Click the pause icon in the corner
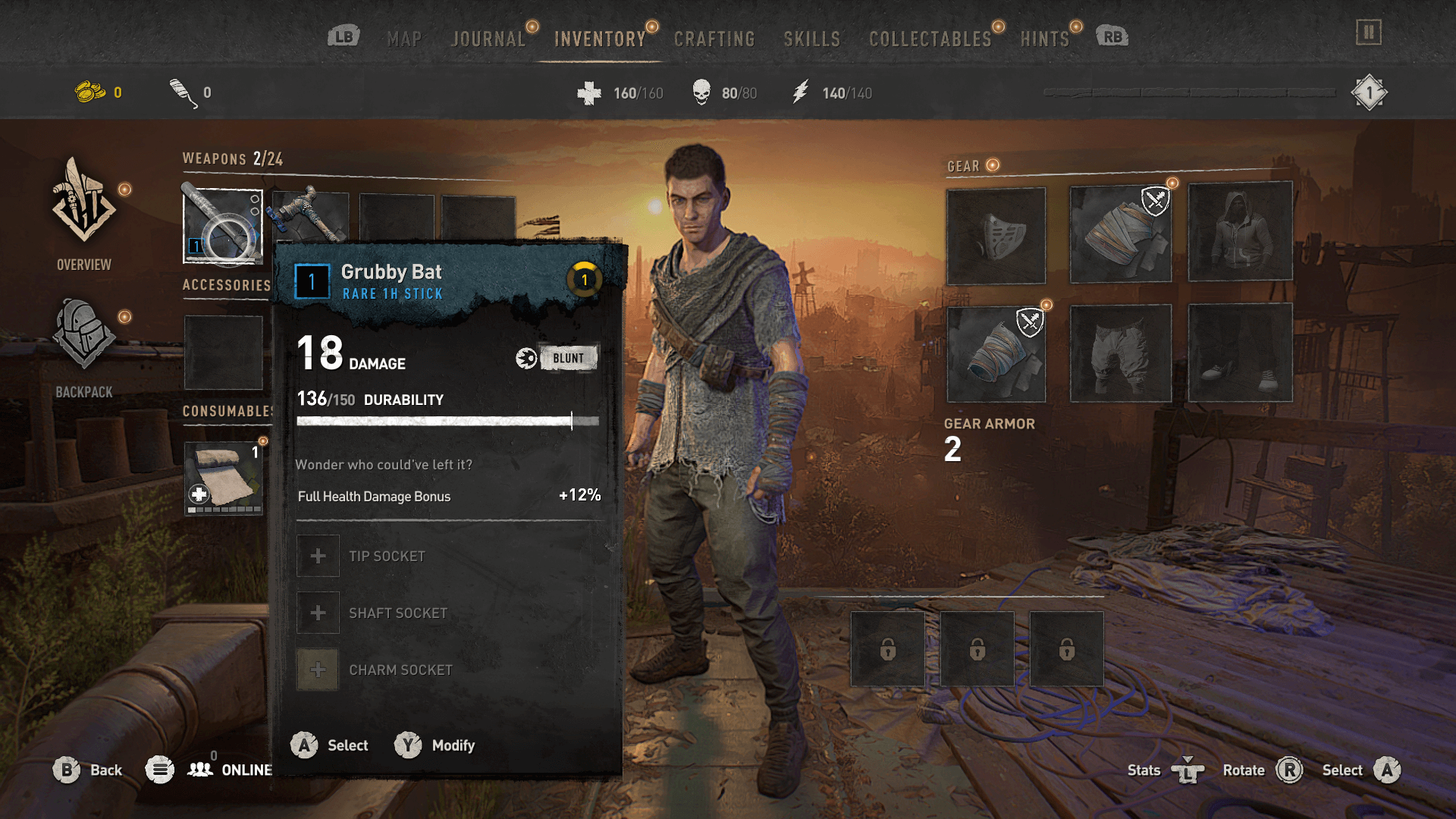 (1369, 33)
